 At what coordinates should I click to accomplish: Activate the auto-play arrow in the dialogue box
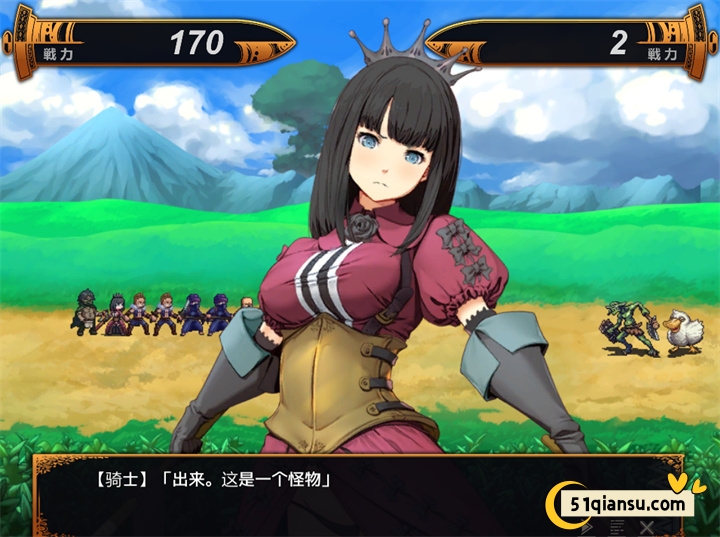coord(587,526)
